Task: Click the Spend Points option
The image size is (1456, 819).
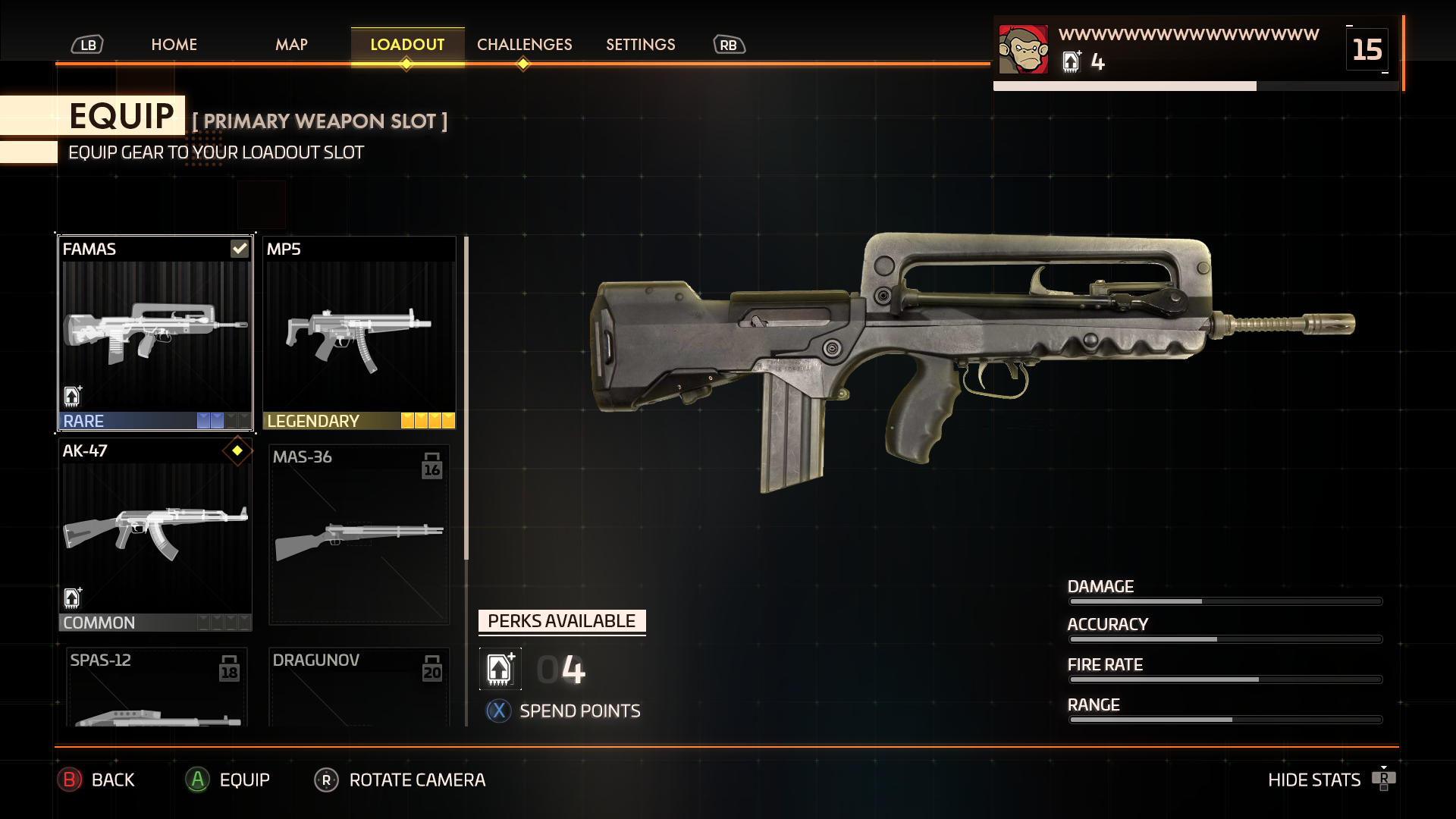Action: coord(579,711)
